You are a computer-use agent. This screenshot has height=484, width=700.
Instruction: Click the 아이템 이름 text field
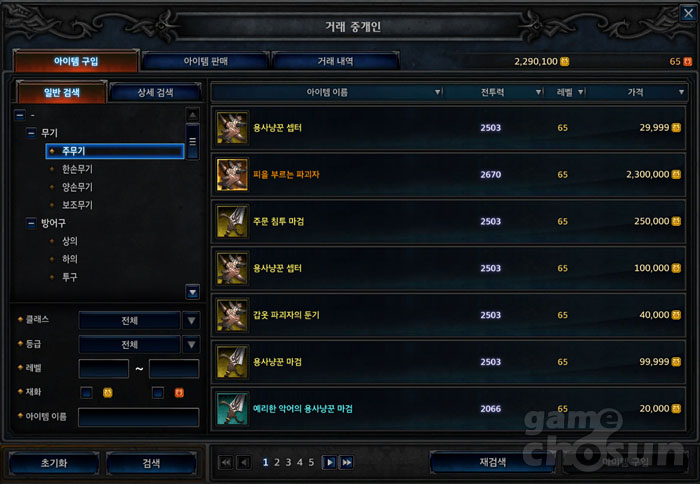point(138,417)
